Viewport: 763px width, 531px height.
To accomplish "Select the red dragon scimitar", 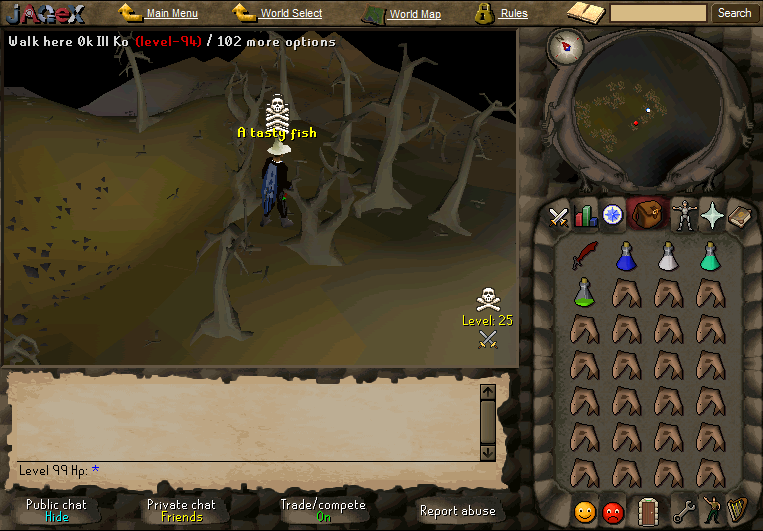I will (585, 257).
